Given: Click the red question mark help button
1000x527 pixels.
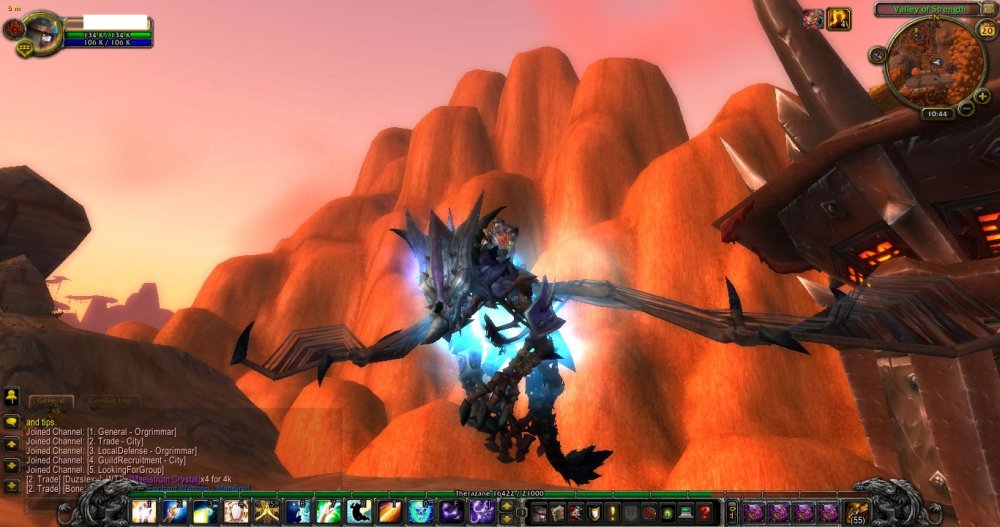Looking at the screenshot, I should pos(707,512).
